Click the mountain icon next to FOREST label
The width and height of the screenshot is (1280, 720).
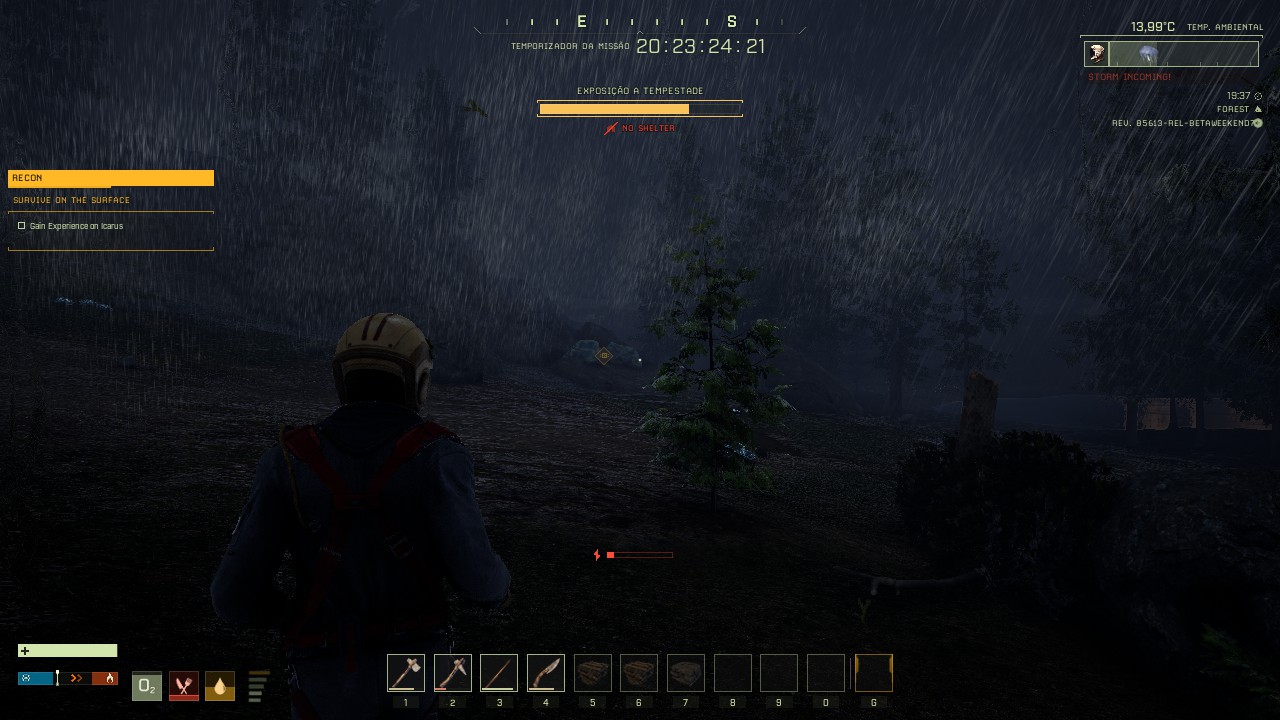point(1257,109)
